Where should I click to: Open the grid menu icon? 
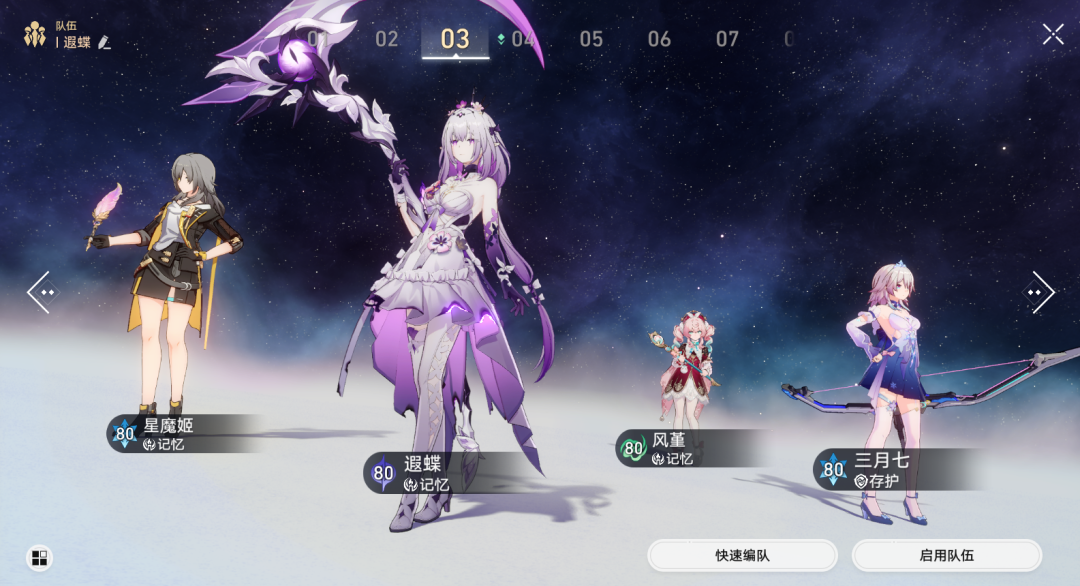click(40, 558)
